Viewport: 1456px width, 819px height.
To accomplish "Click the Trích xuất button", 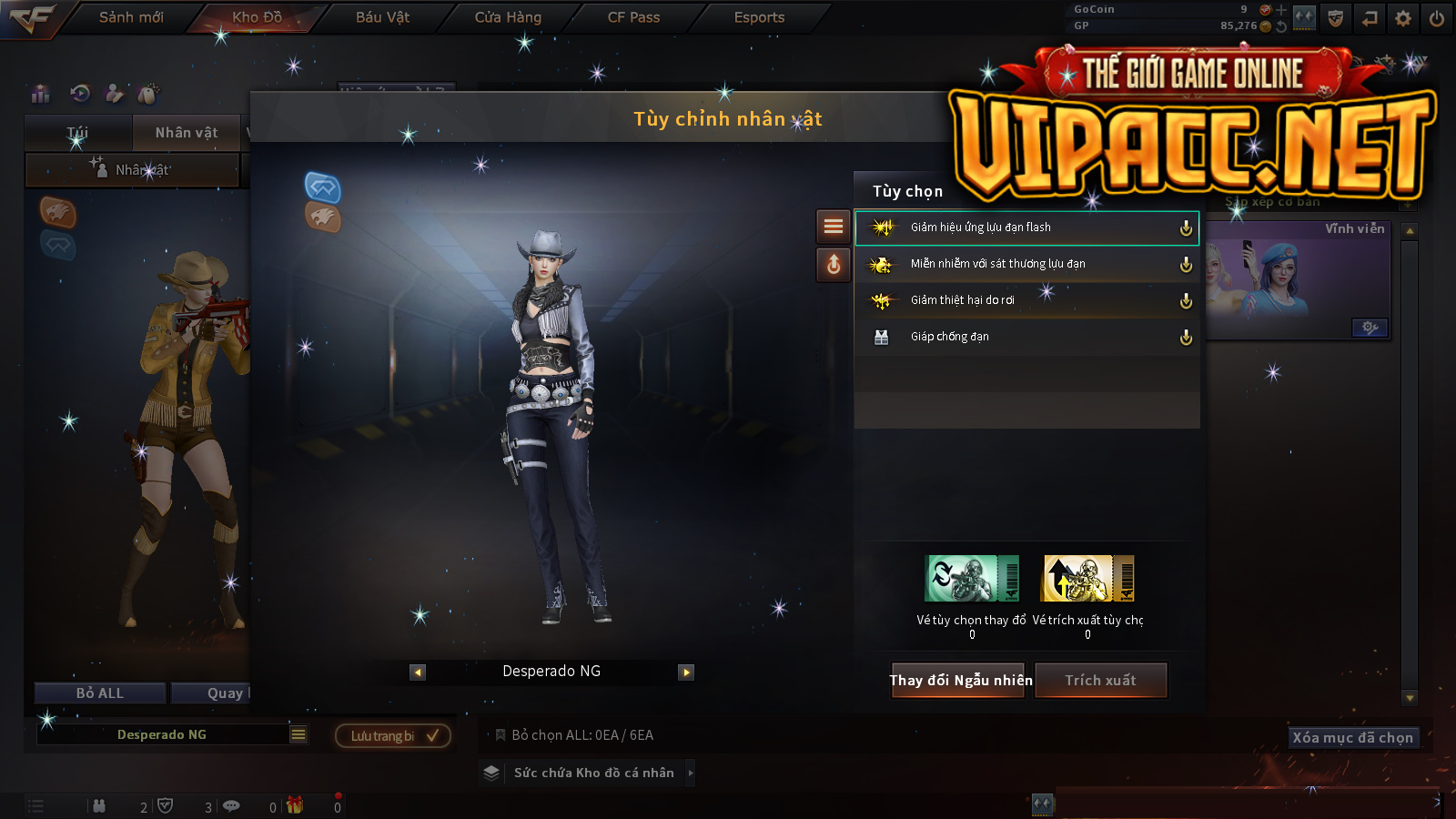I will coord(1101,680).
